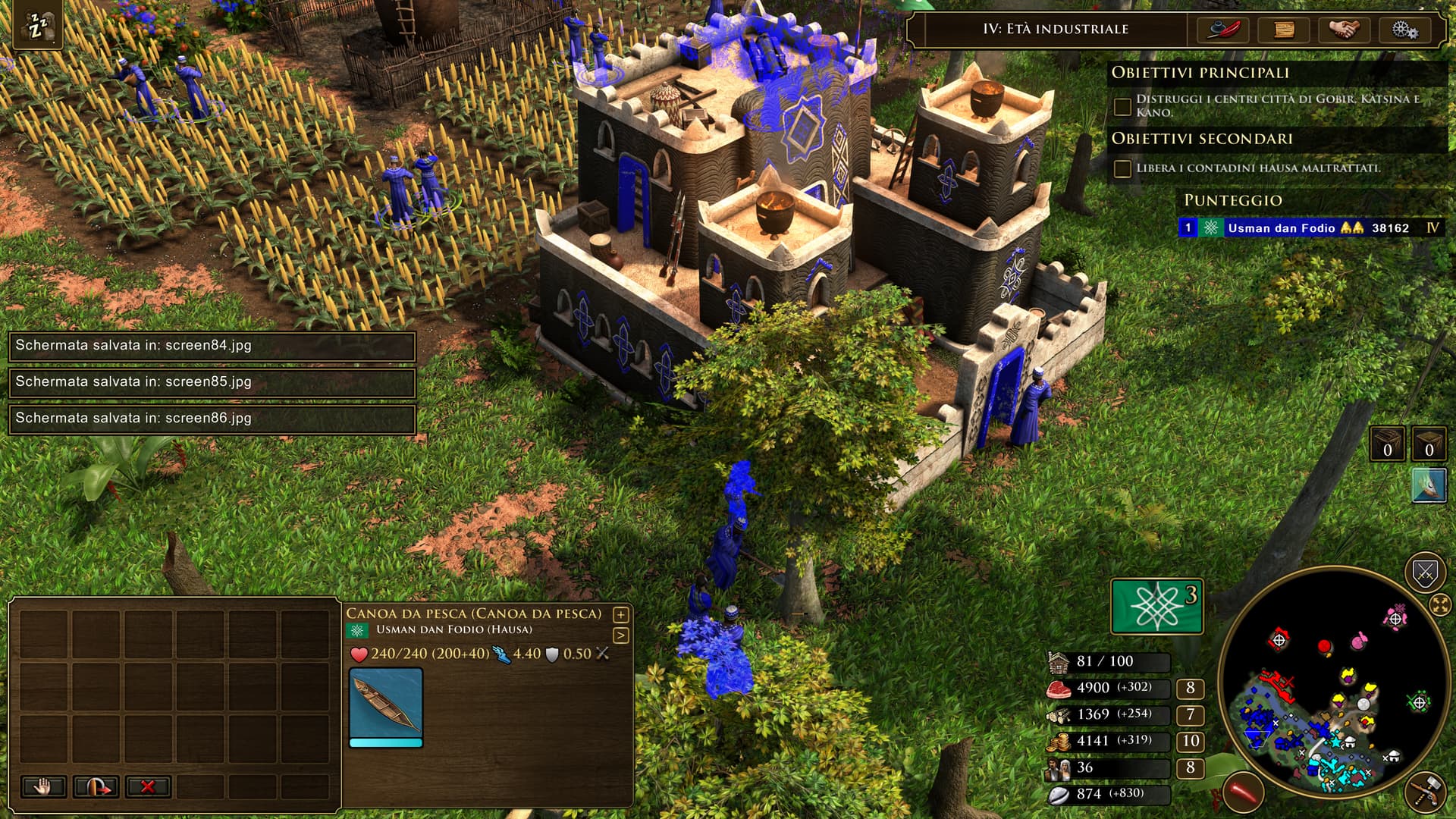This screenshot has width=1456, height=819.
Task: Open the green home city flag
Action: coord(1156,606)
